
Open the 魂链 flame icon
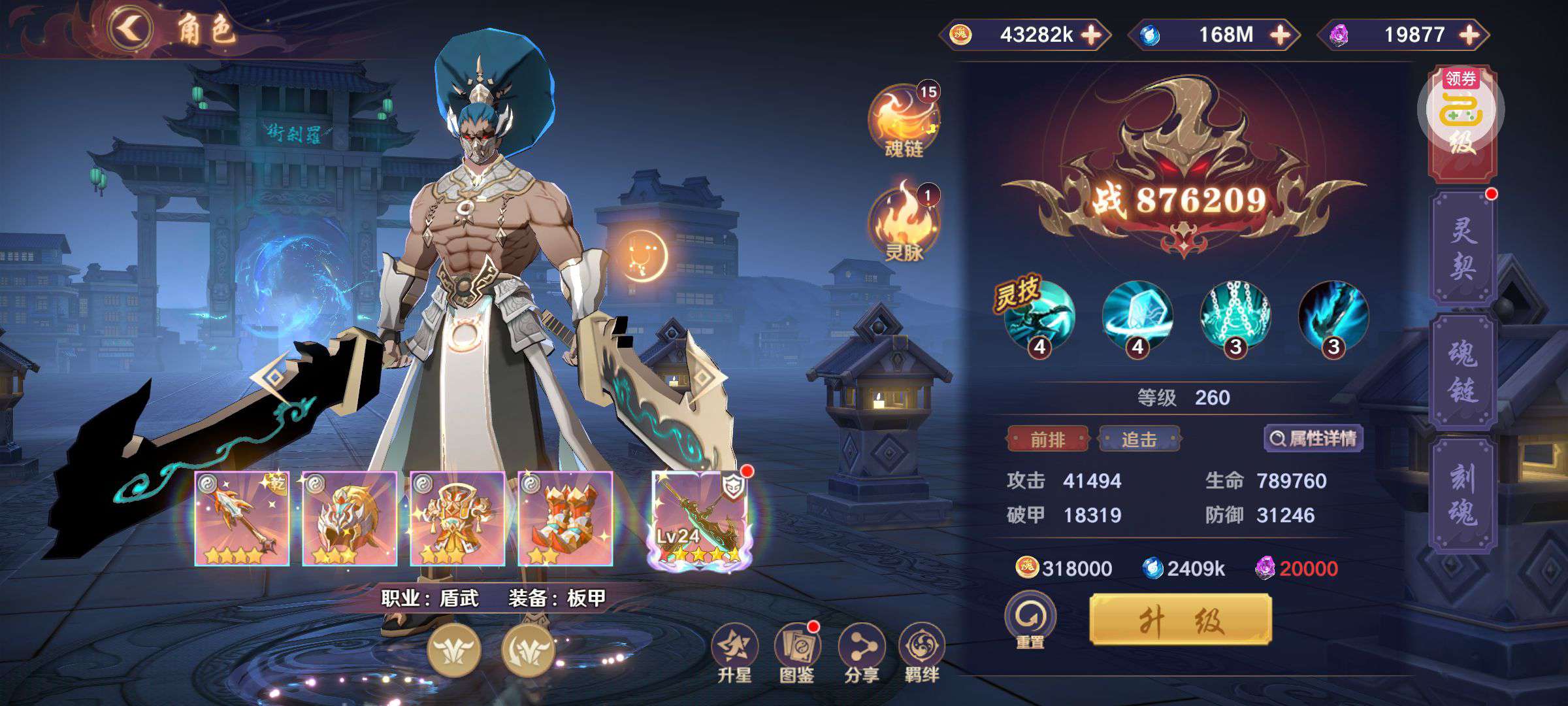(x=904, y=121)
